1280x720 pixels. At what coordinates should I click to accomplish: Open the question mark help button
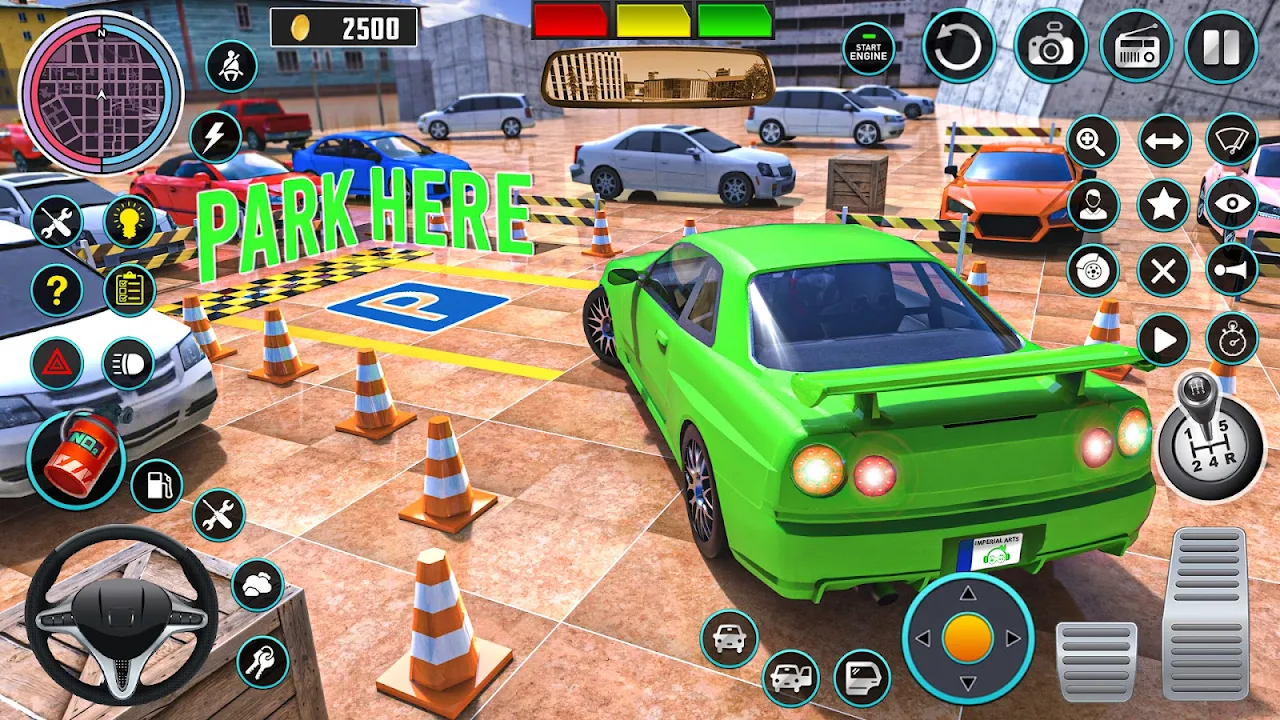(57, 291)
